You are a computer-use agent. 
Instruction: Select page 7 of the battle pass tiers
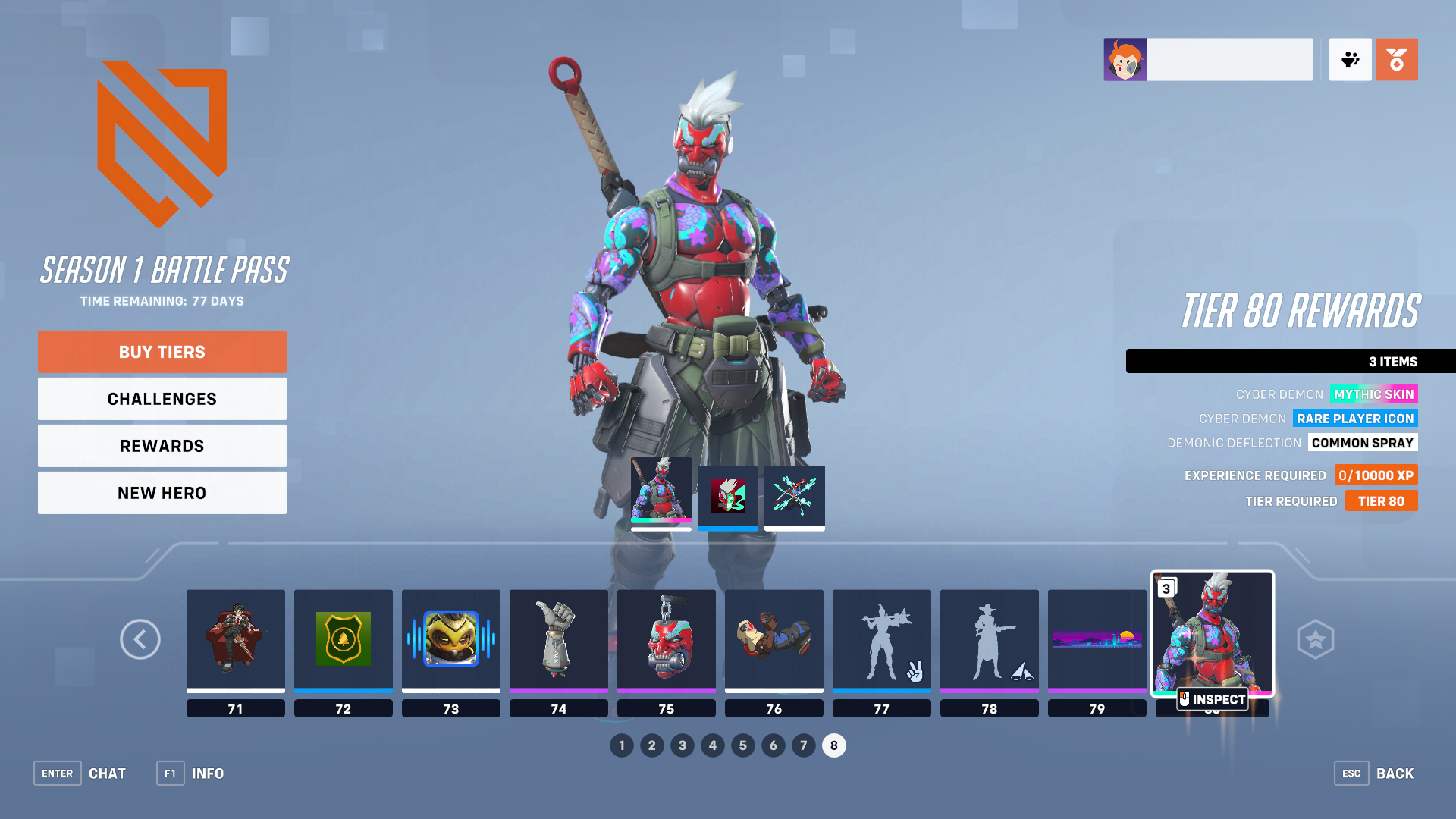(804, 745)
